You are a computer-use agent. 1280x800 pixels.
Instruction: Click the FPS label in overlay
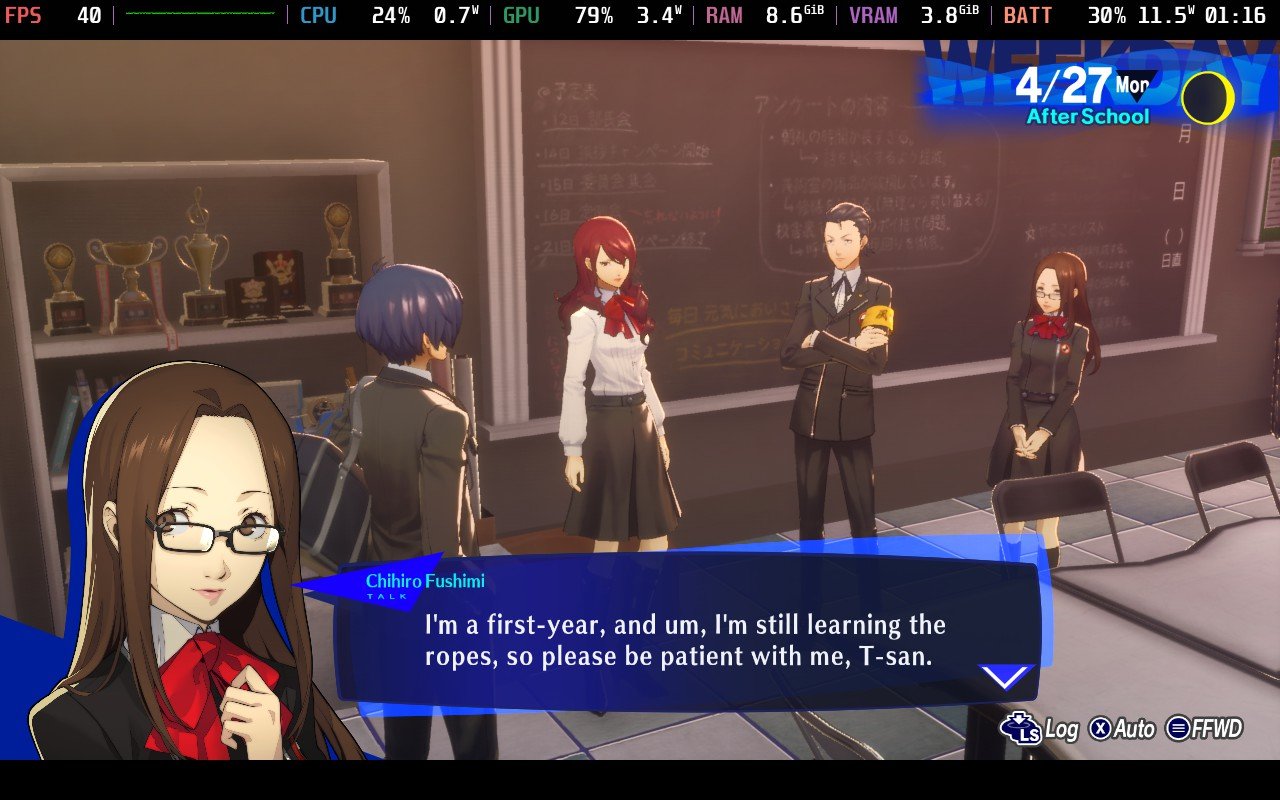click(24, 15)
